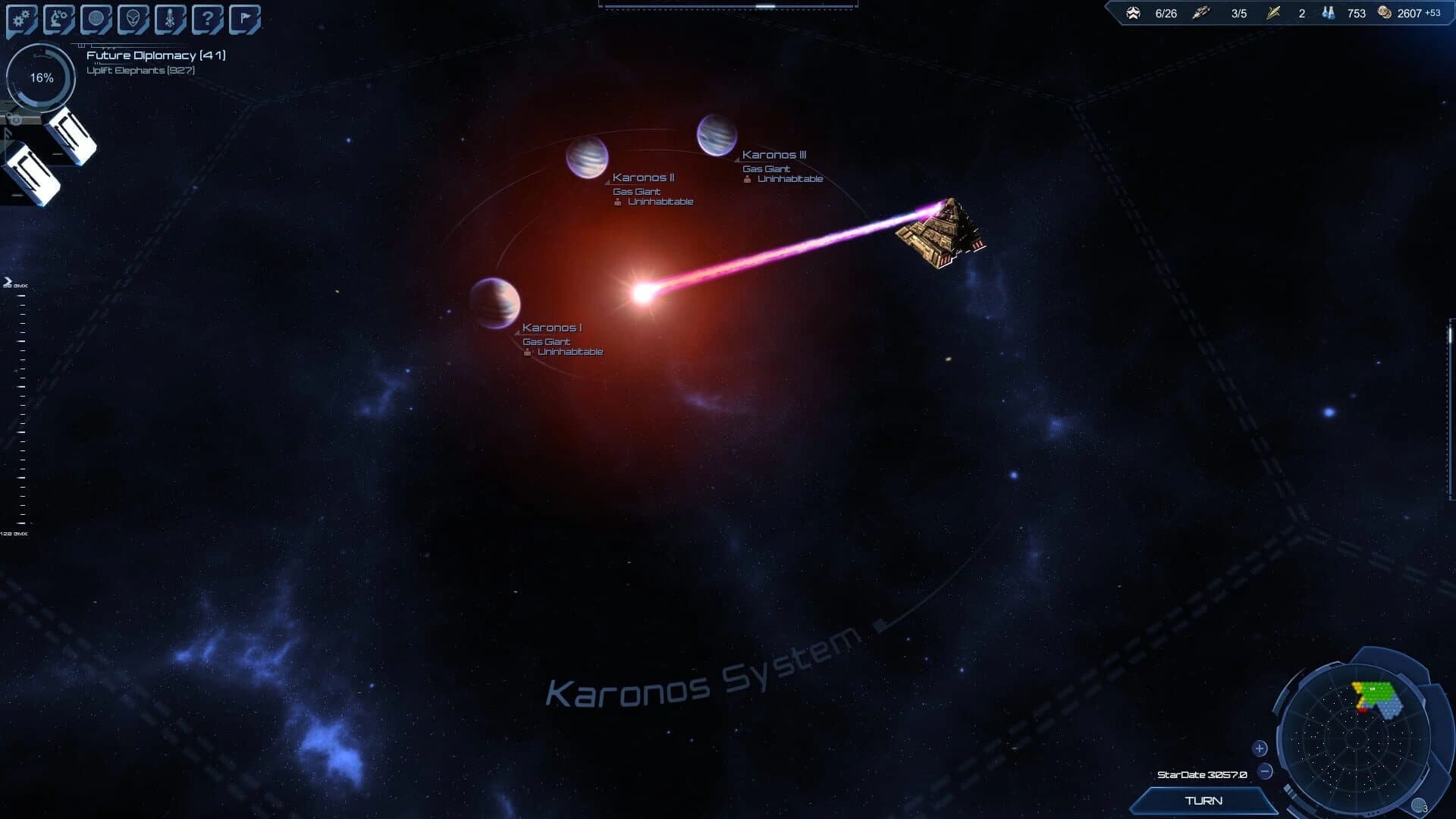Click the corn food resource icon
Image resolution: width=1456 pixels, height=819 pixels.
pos(1273,13)
